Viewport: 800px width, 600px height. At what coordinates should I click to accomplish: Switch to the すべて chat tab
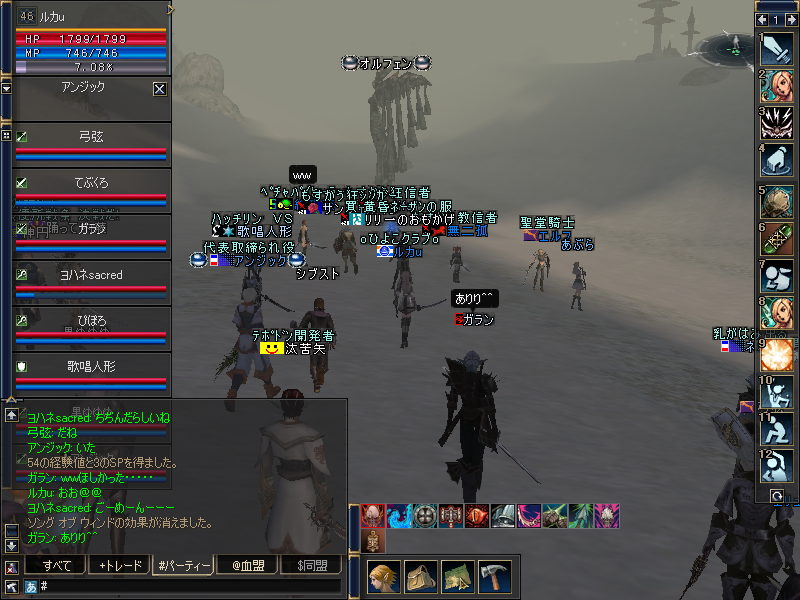(x=56, y=566)
